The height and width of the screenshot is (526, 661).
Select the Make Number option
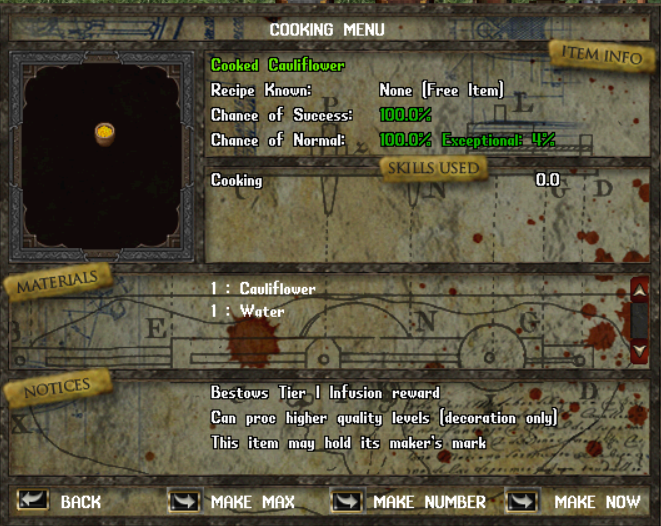coord(347,501)
